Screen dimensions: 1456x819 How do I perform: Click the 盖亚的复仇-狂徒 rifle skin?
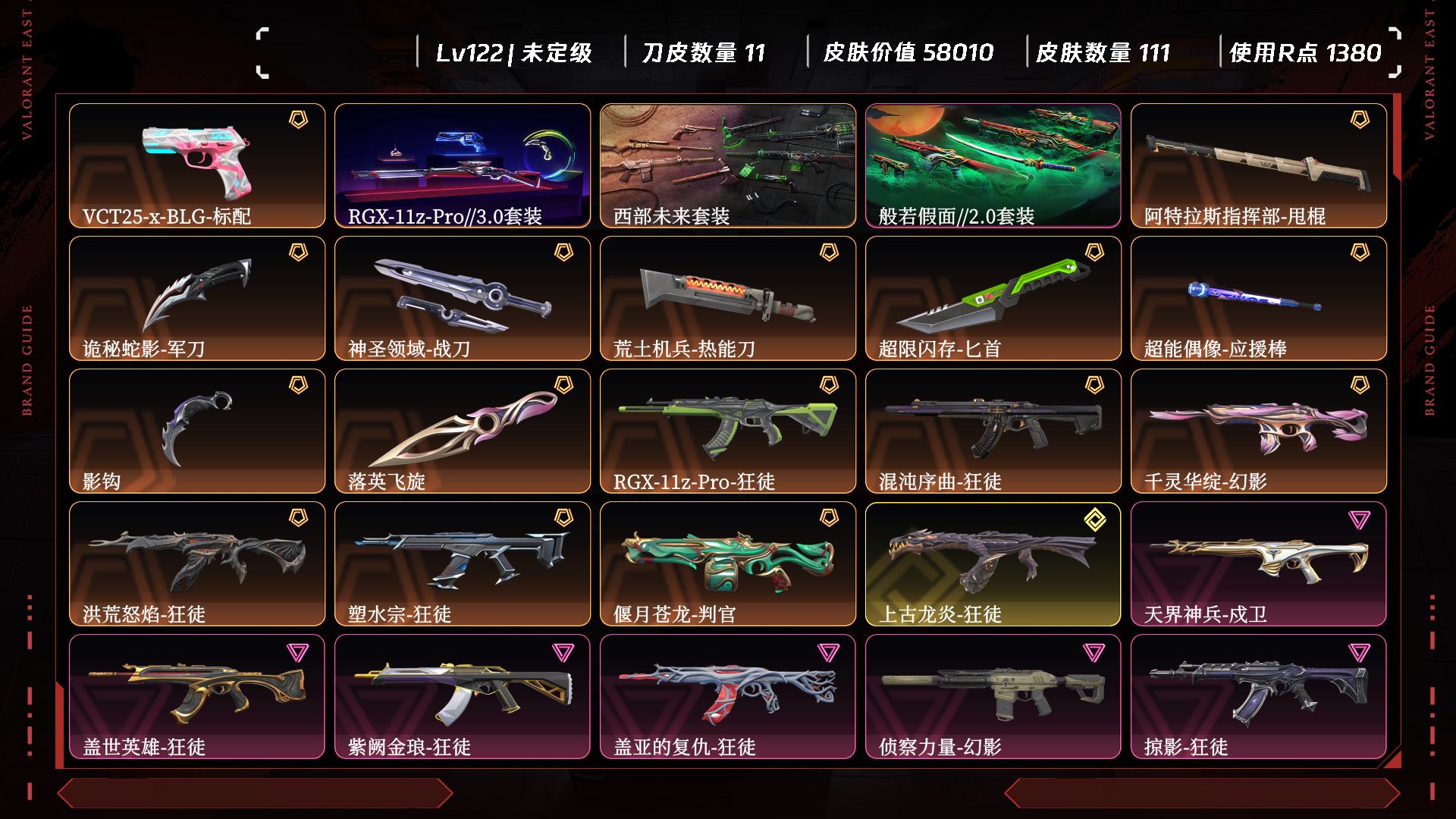(728, 696)
